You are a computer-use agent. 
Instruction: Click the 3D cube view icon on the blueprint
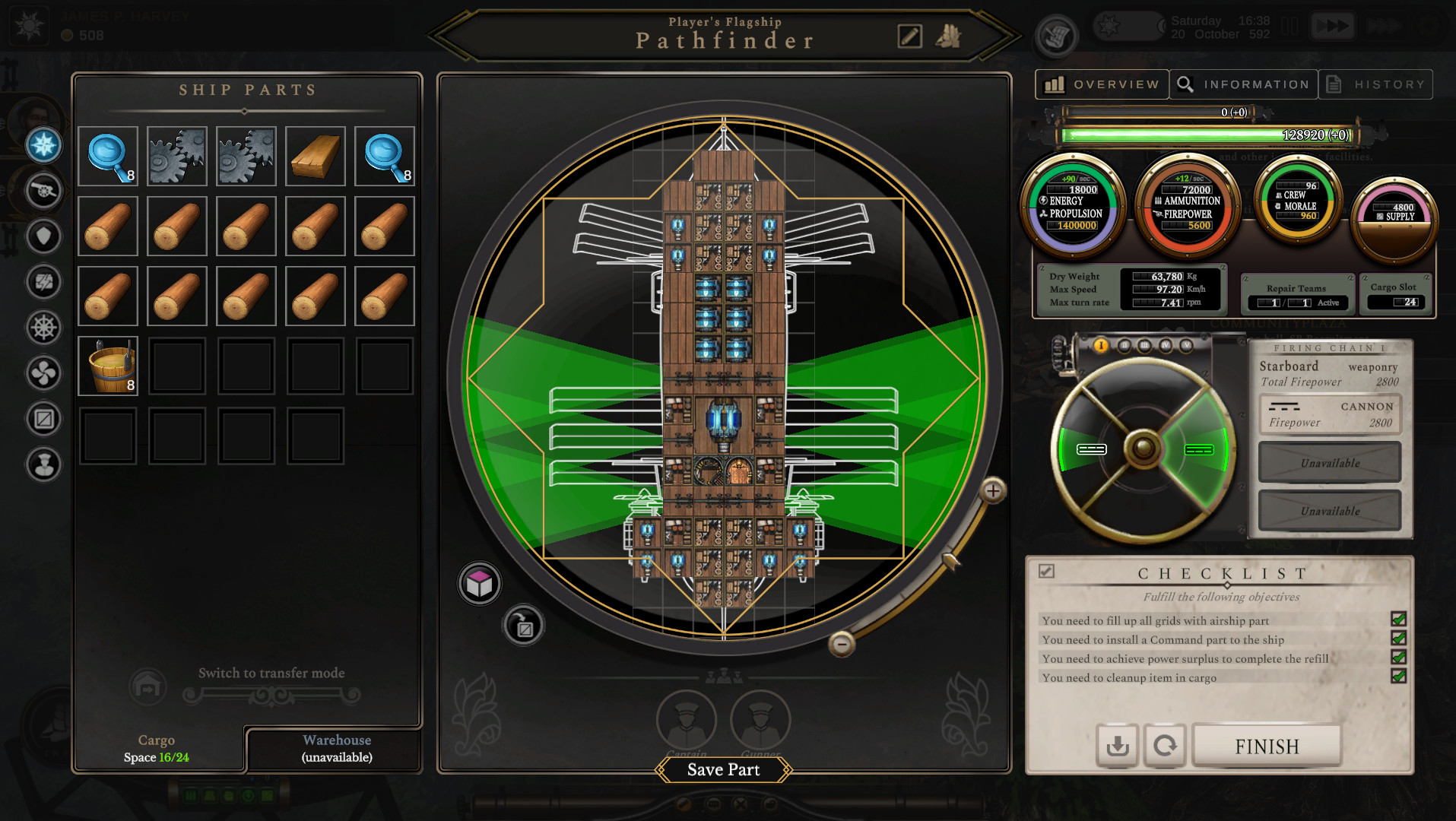[479, 583]
